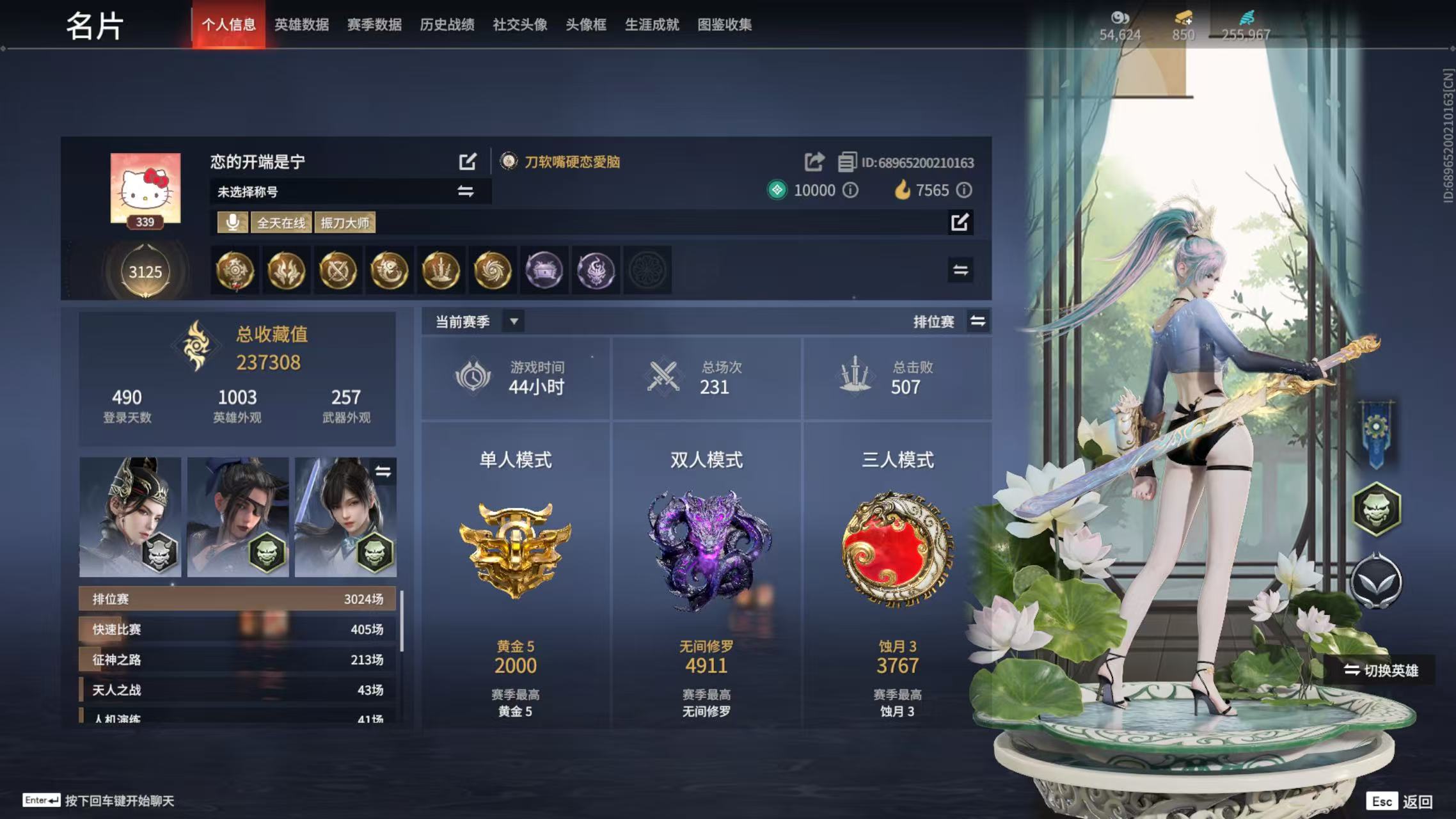Viewport: 1456px width, 819px height.
Task: Click the swap arrows next to 排位赛
Action: point(978,322)
